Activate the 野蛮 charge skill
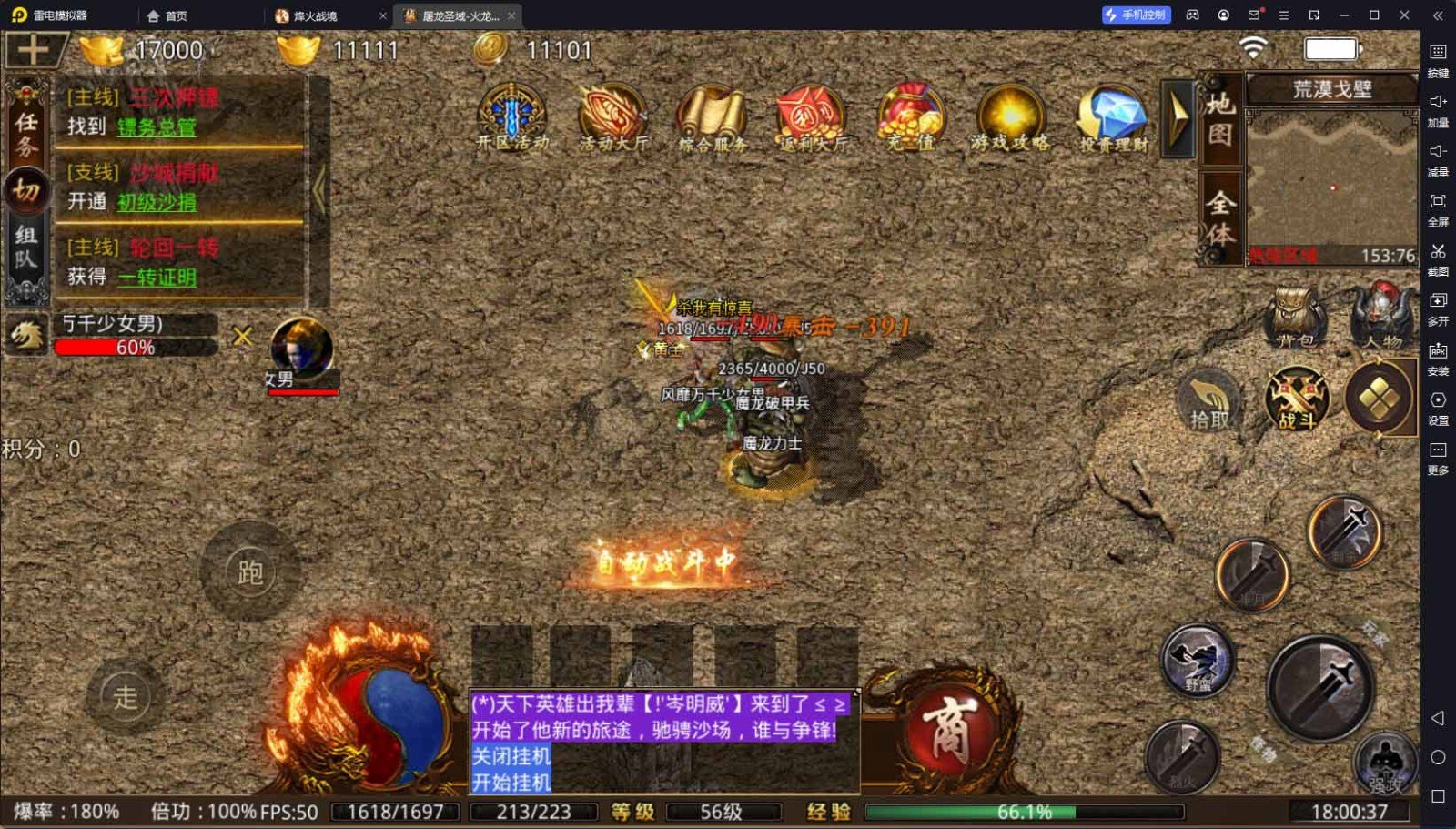The width and height of the screenshot is (1456, 829). point(1198,660)
